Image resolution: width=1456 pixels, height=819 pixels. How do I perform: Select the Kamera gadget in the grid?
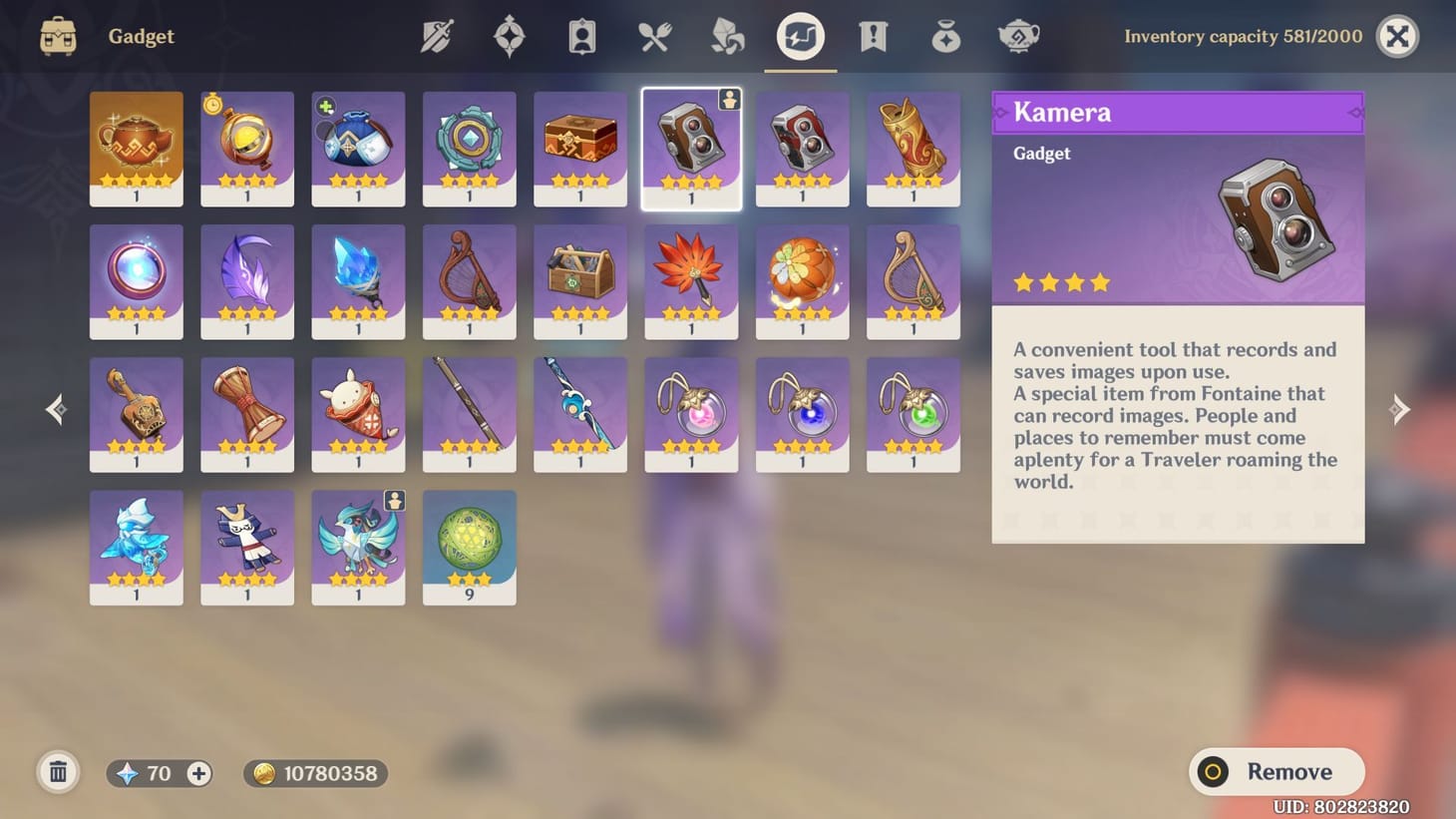point(691,148)
